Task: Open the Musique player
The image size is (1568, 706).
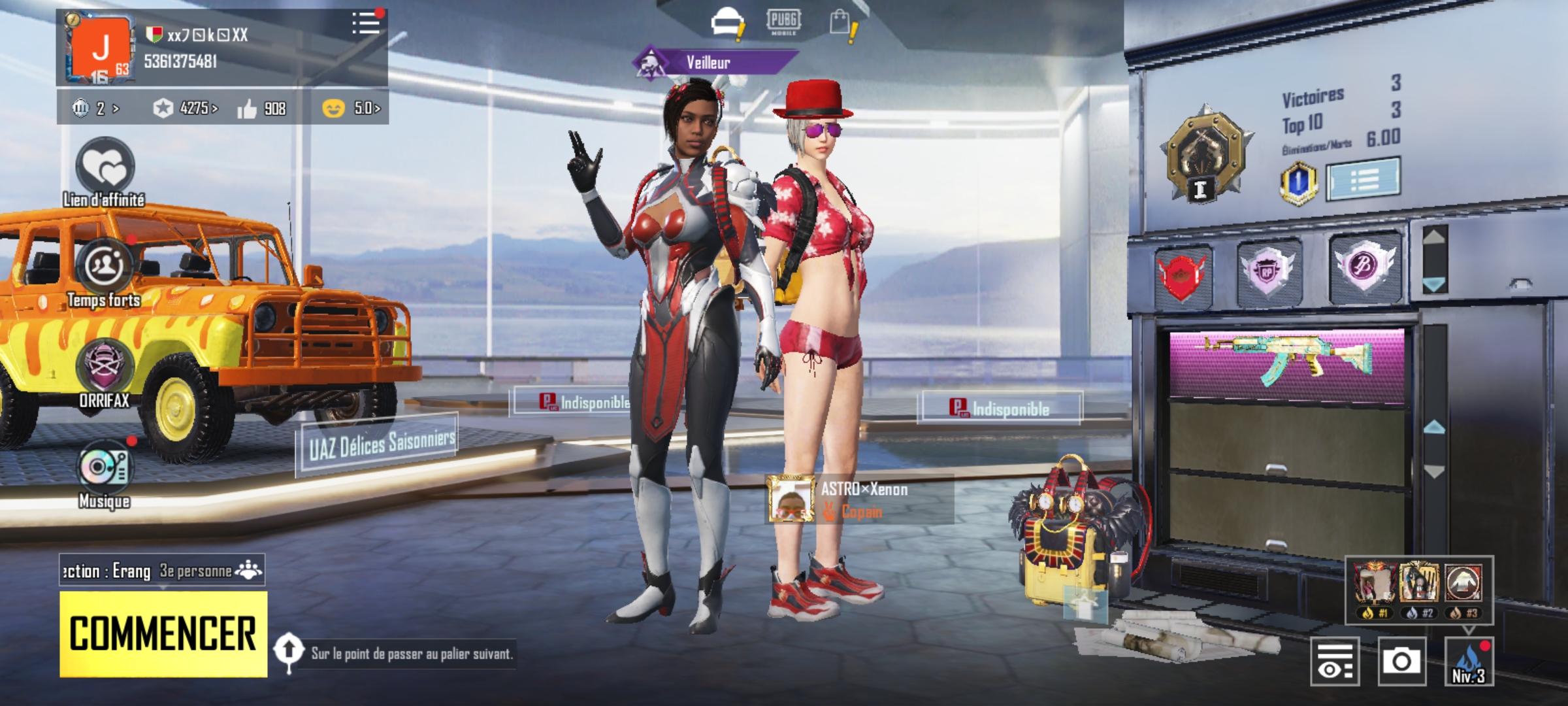Action: (105, 468)
